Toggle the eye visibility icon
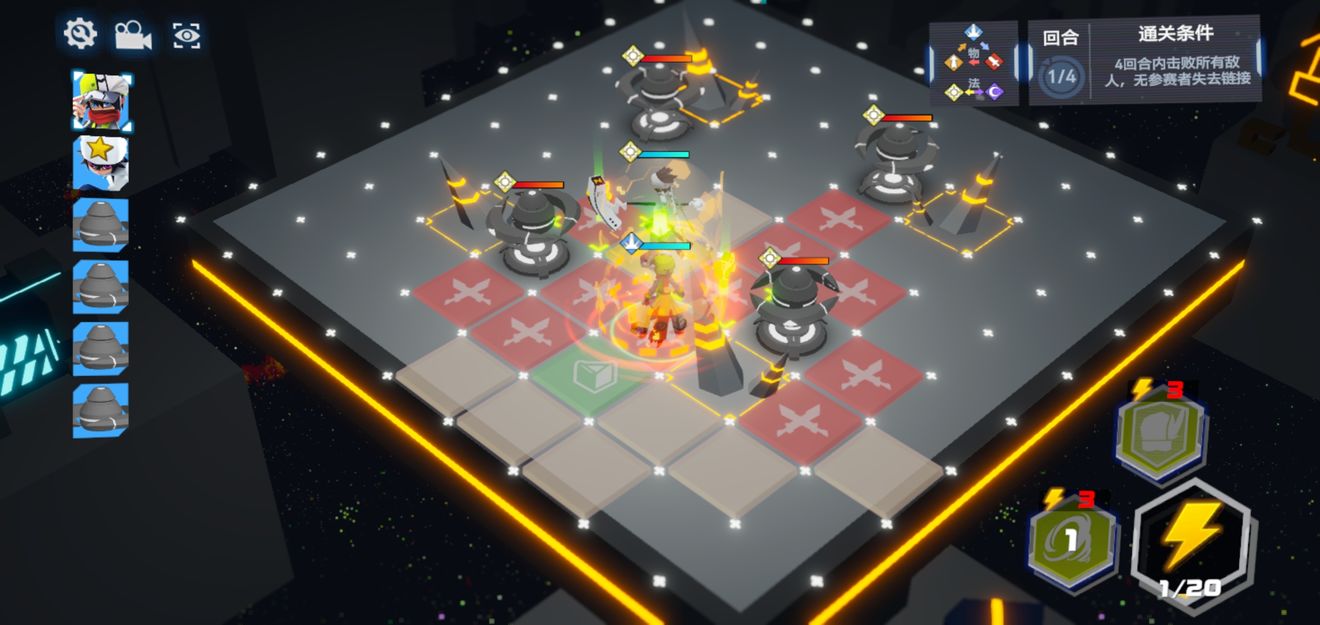Image resolution: width=1320 pixels, height=625 pixels. tap(186, 36)
